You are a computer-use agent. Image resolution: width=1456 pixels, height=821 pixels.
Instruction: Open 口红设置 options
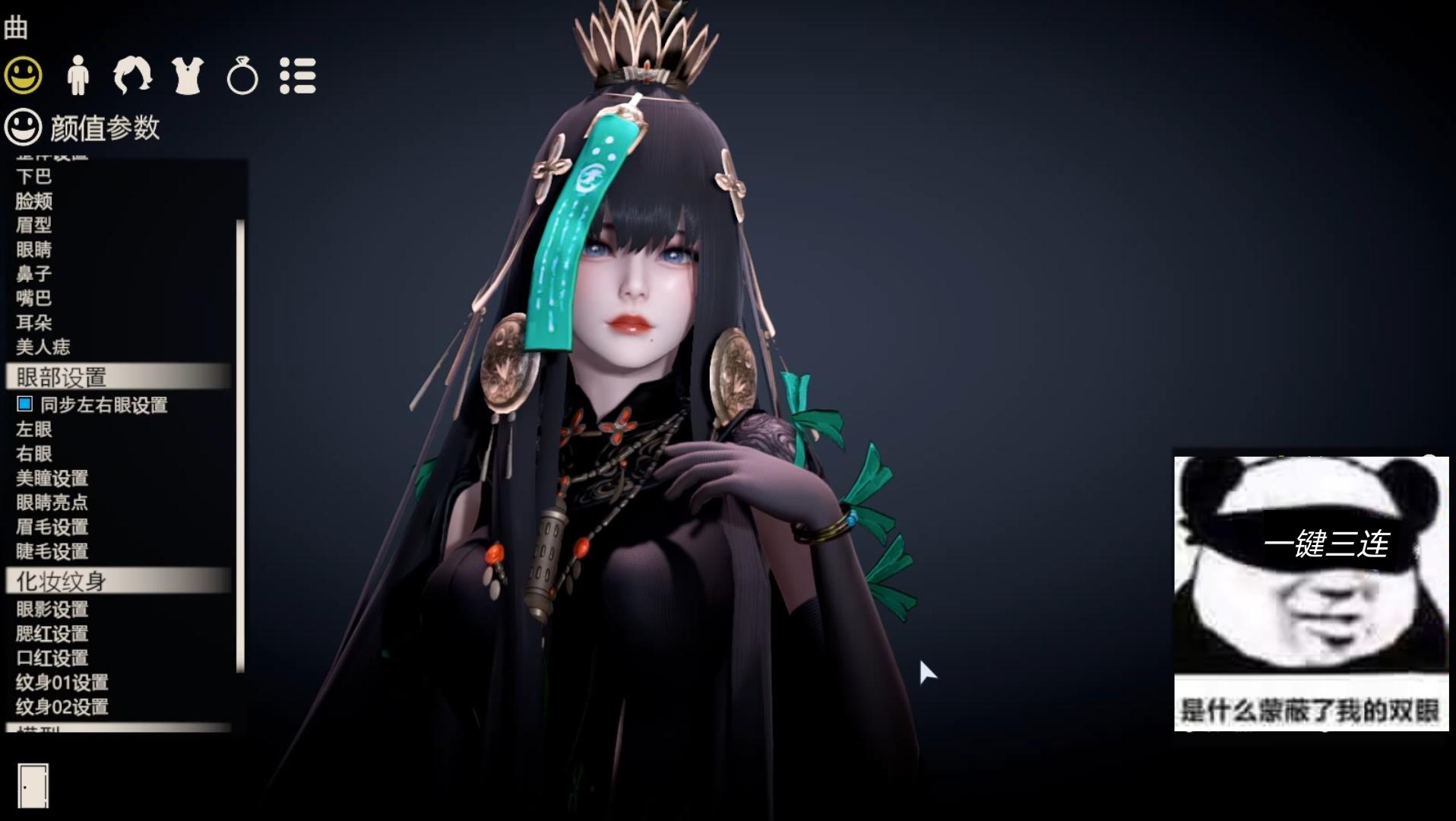click(52, 658)
